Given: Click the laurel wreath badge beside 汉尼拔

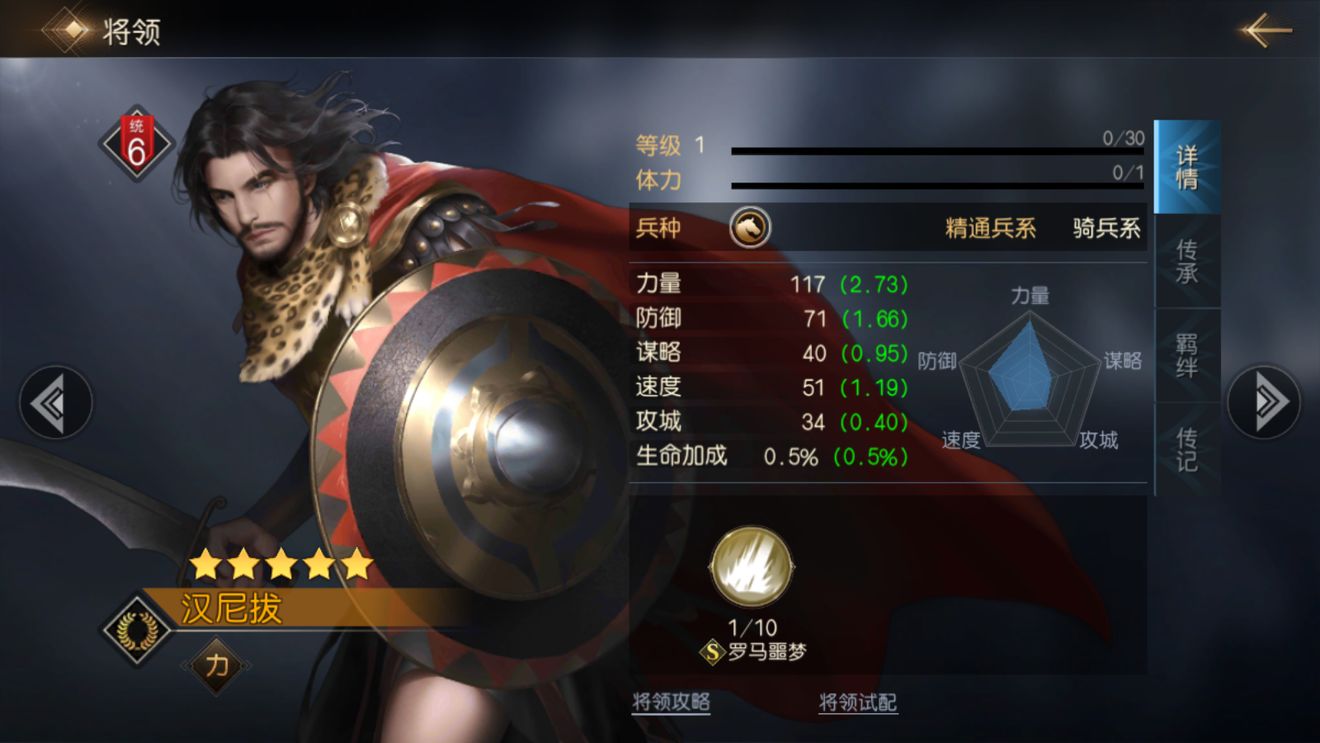Looking at the screenshot, I should [137, 629].
